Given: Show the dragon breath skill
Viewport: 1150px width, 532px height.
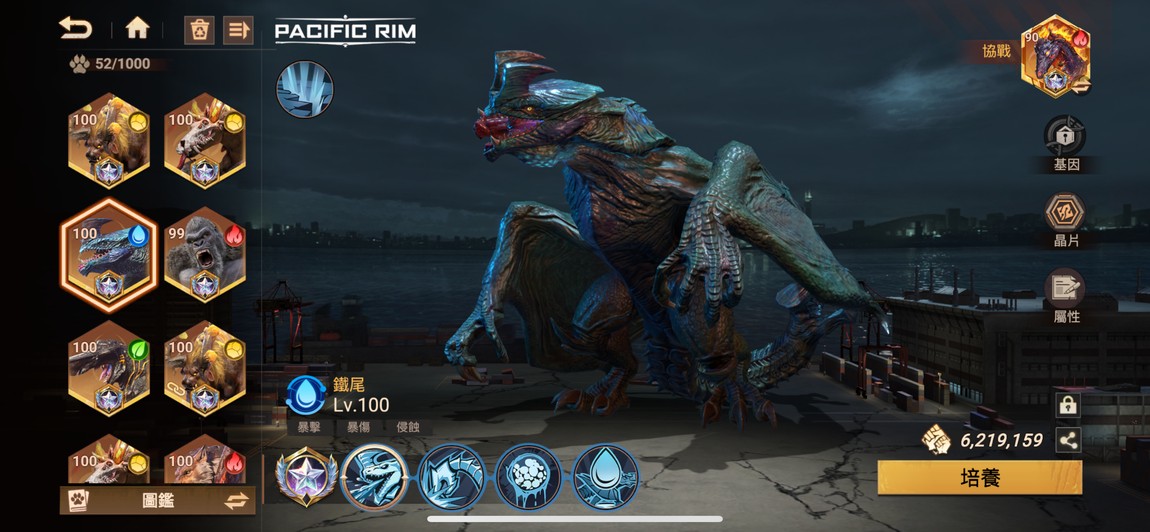Looking at the screenshot, I should (375, 477).
